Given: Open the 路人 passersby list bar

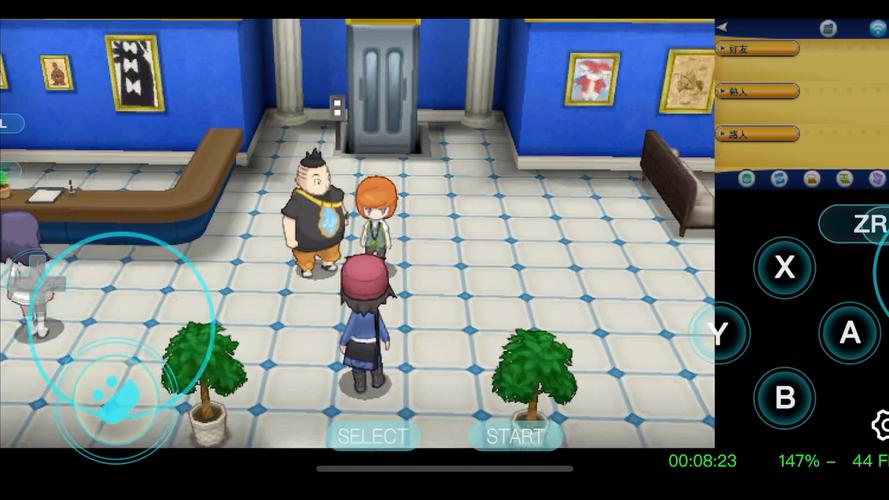Looking at the screenshot, I should tap(758, 133).
